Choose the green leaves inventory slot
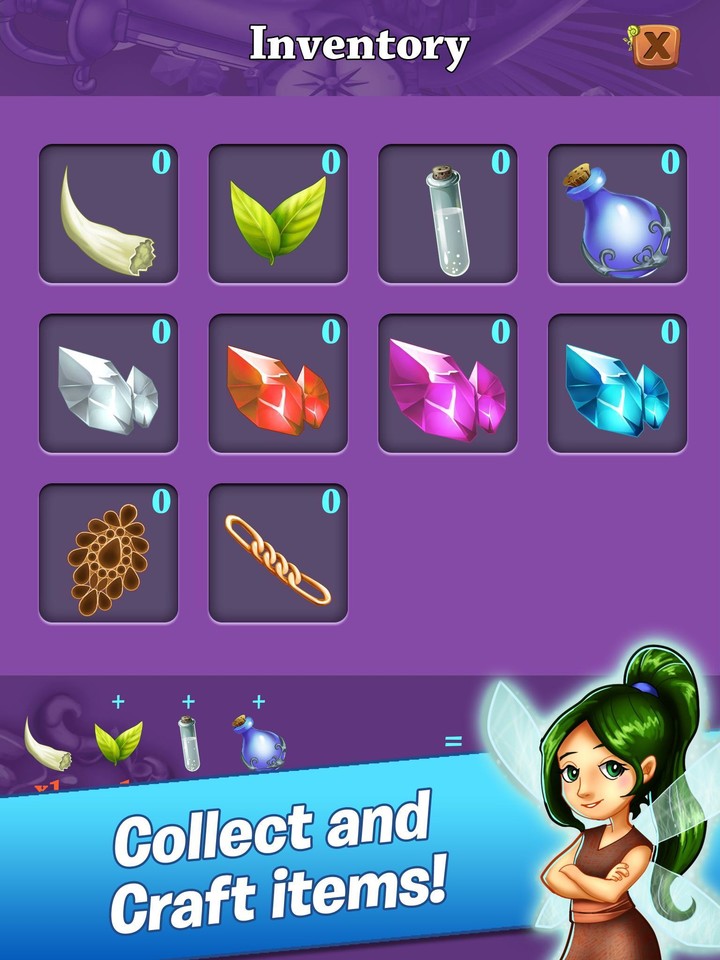This screenshot has height=960, width=720. (278, 214)
